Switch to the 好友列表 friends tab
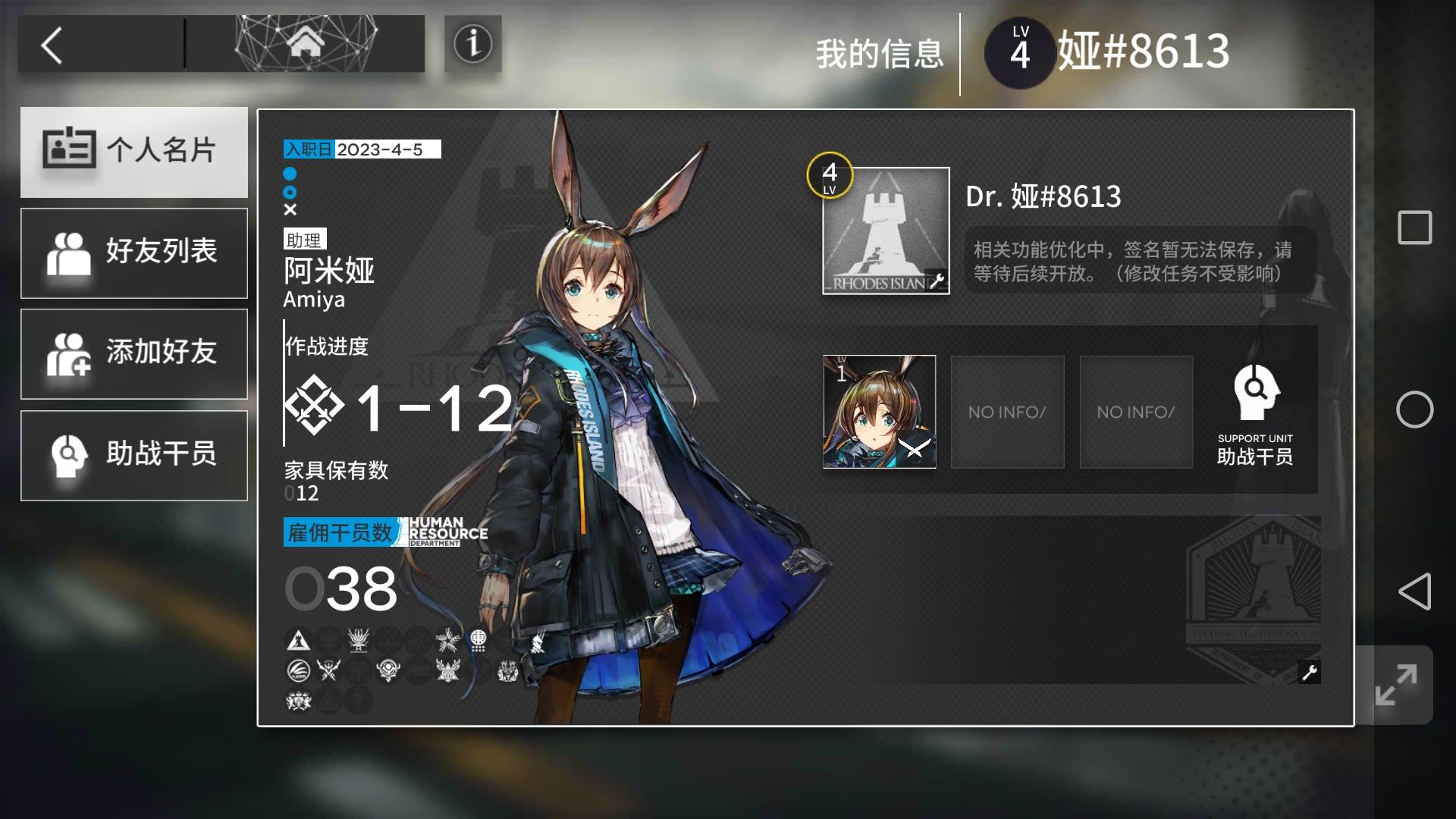The height and width of the screenshot is (819, 1456). pyautogui.click(x=134, y=253)
